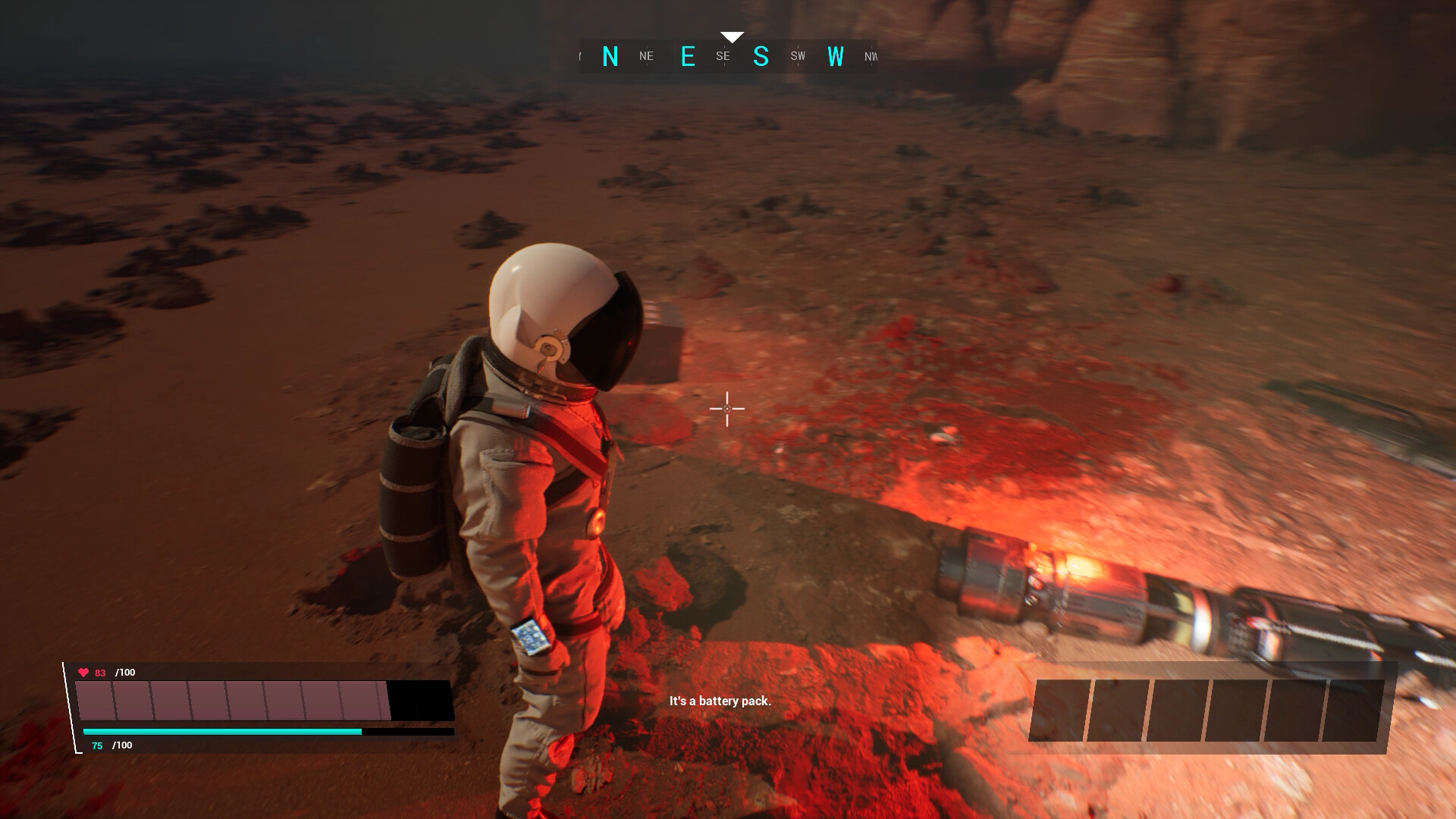Click the heading arrow above the compass
1456x819 pixels.
point(732,34)
